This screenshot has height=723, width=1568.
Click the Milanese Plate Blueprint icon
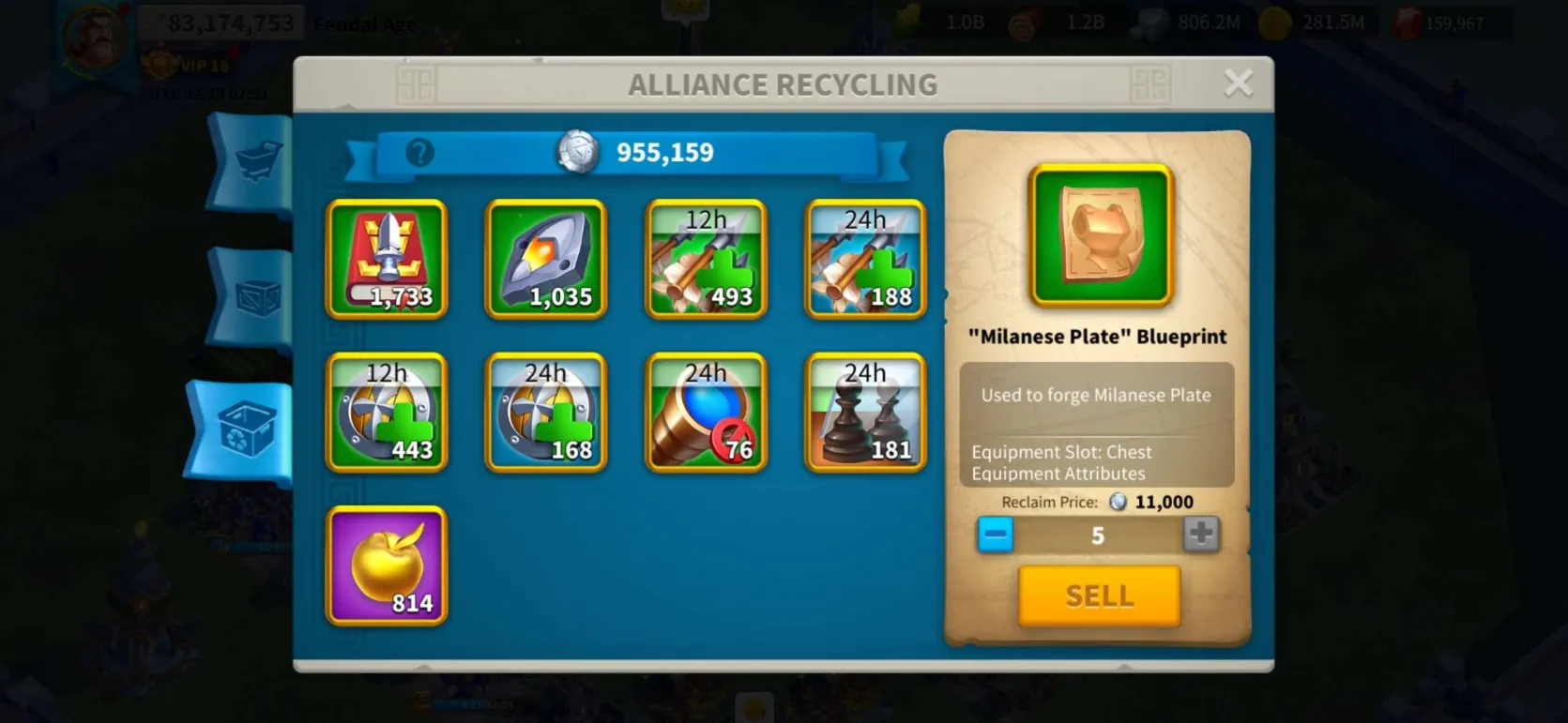[x=1101, y=235]
